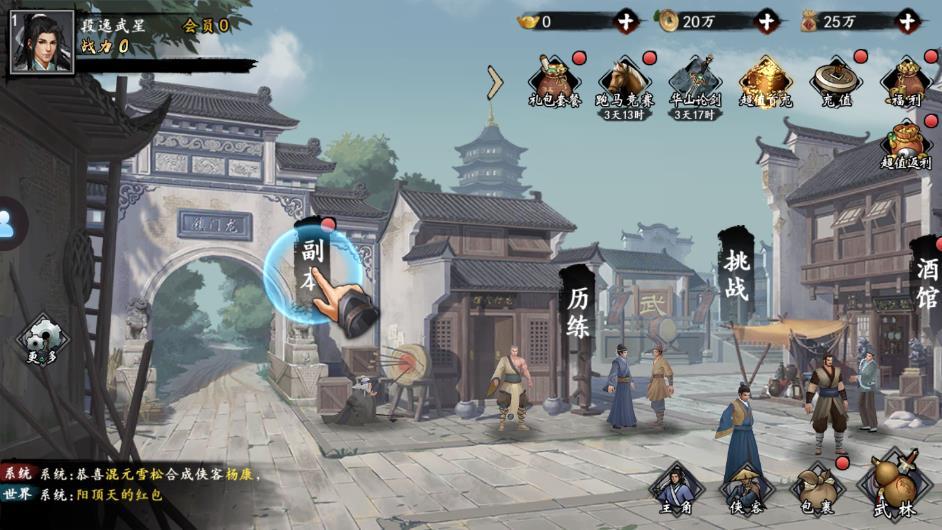Open the 副本 dungeon entry
Screen dimensions: 942x530
[x=311, y=265]
